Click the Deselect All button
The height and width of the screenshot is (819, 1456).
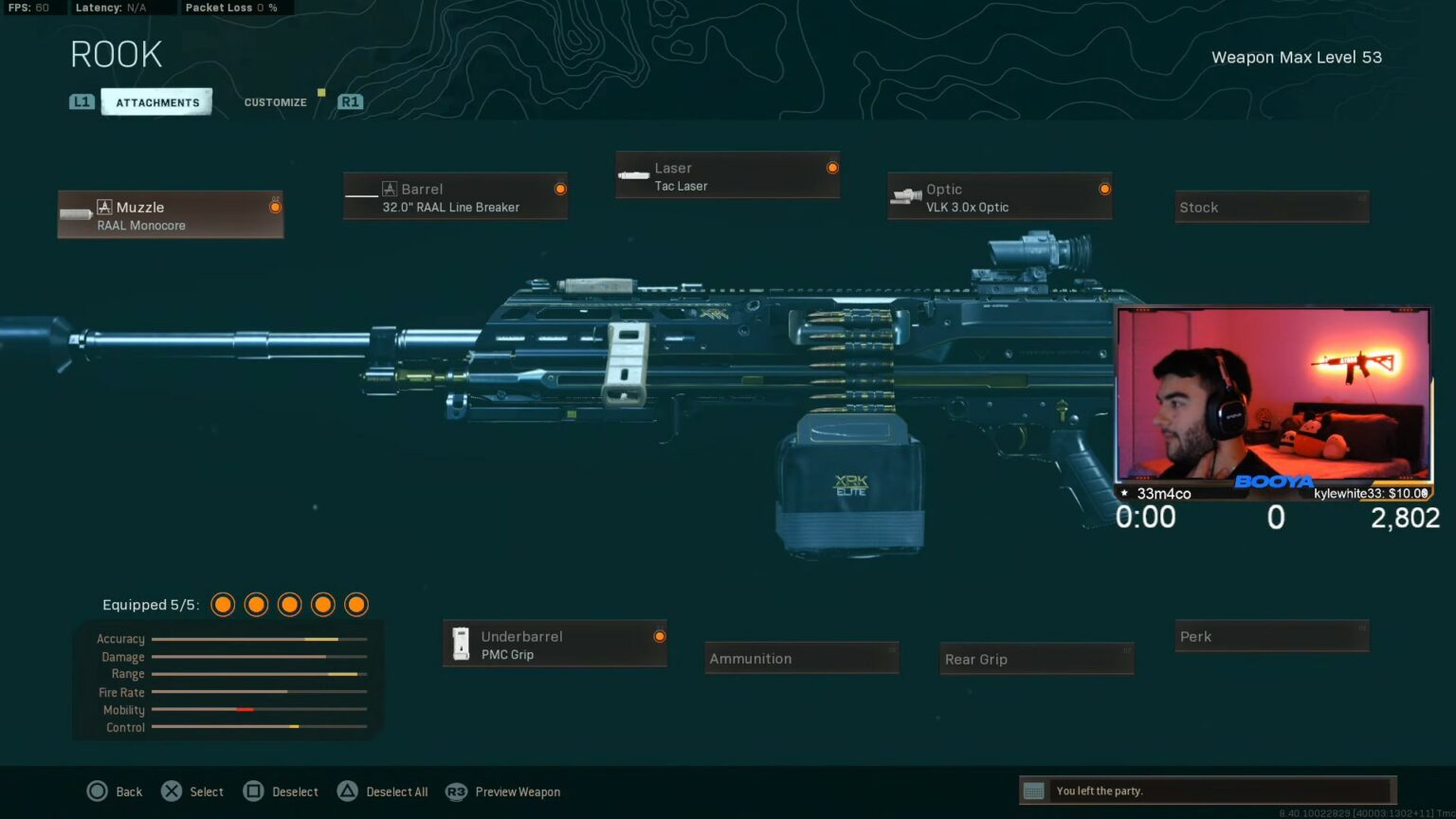(x=382, y=791)
